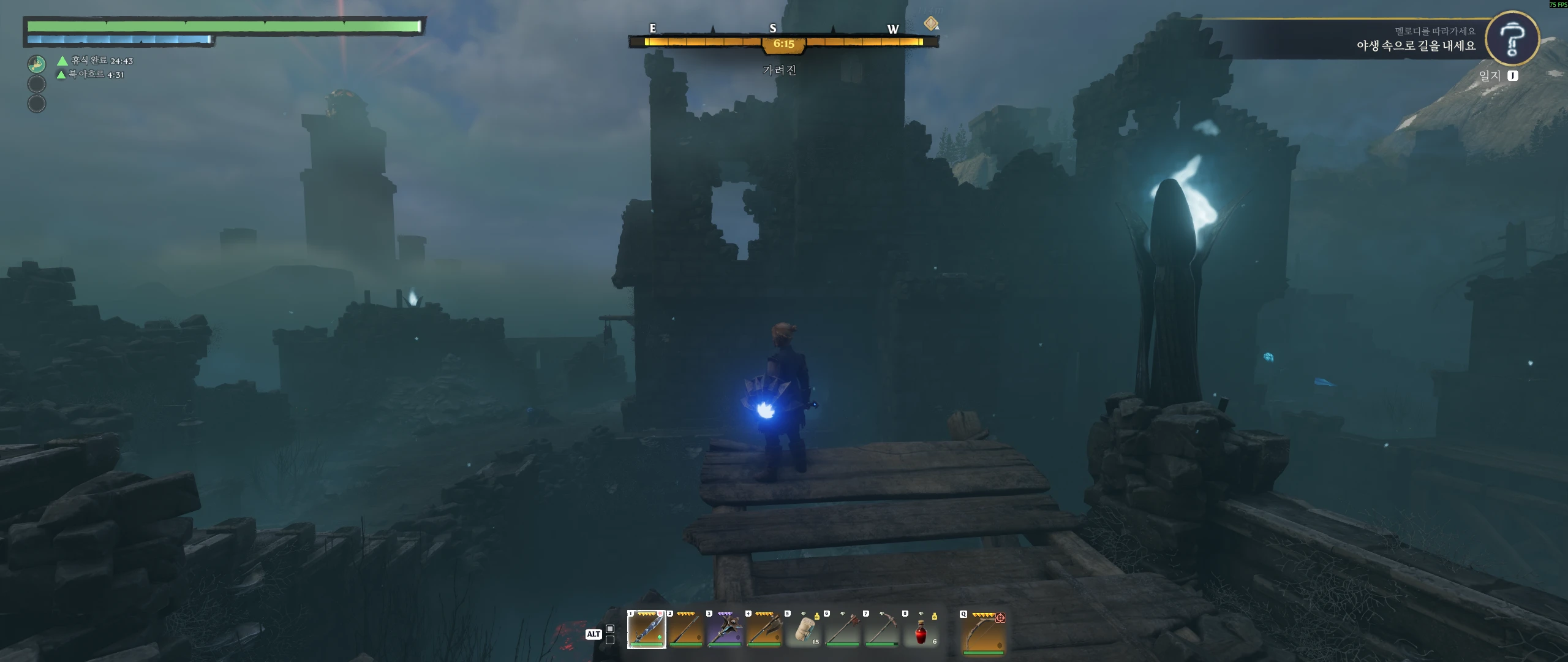Switch to the second hotbar row indicator

[610, 640]
